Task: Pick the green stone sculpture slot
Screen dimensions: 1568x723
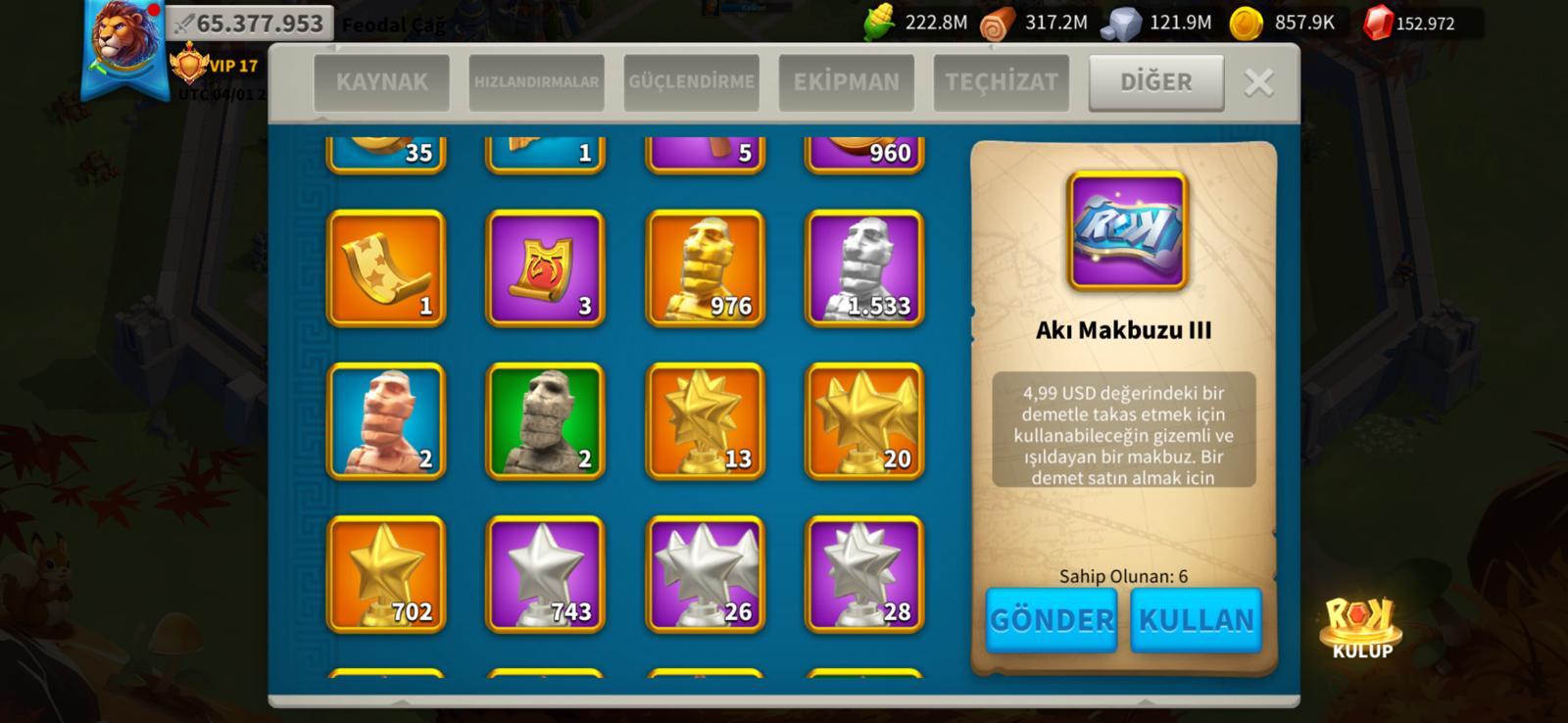Action: 545,420
